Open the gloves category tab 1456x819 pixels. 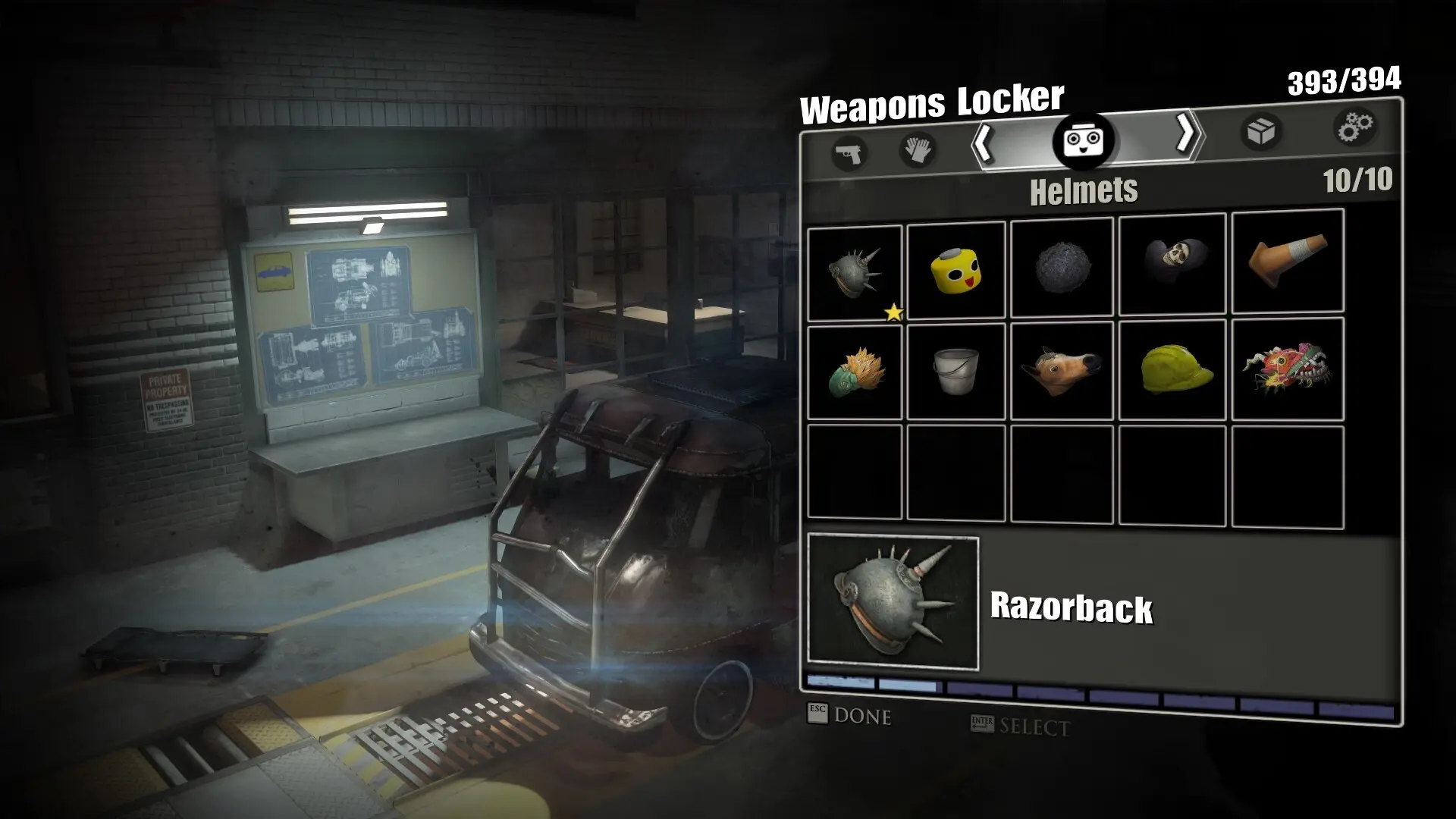tap(916, 149)
